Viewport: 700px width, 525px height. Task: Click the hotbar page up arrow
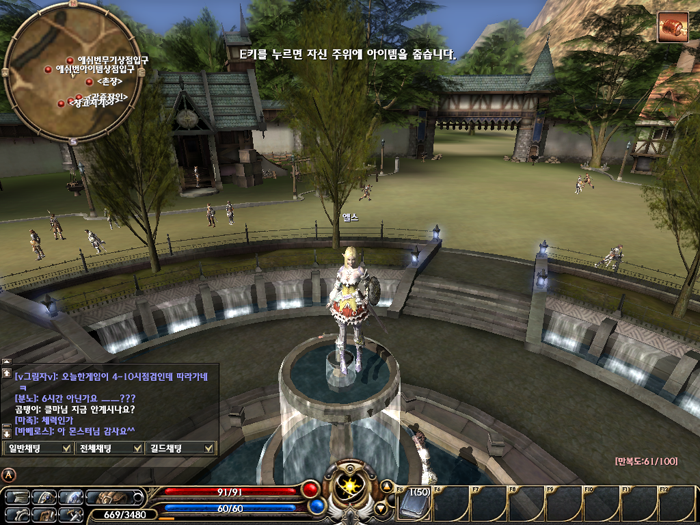coord(386,486)
